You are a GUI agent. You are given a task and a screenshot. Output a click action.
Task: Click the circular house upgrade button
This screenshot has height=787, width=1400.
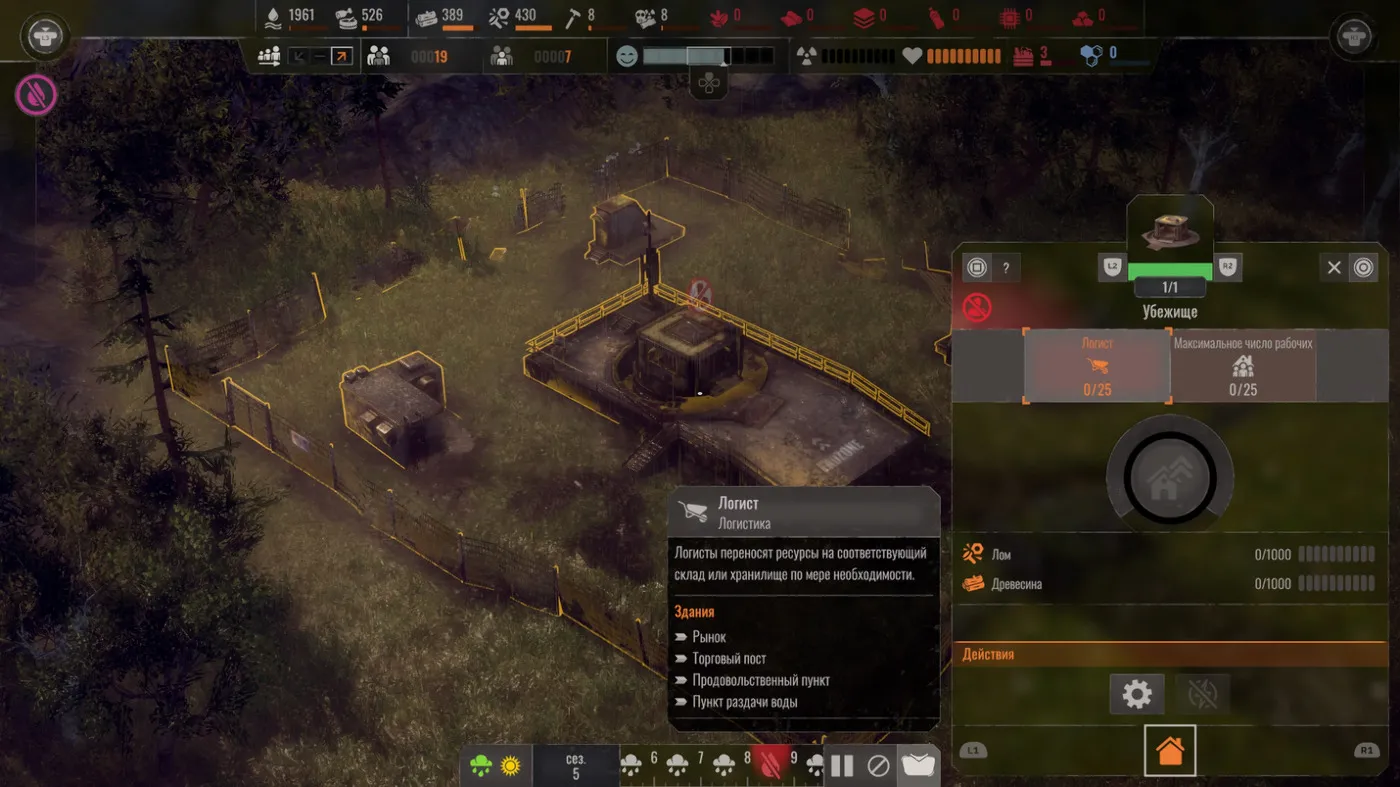pos(1170,478)
